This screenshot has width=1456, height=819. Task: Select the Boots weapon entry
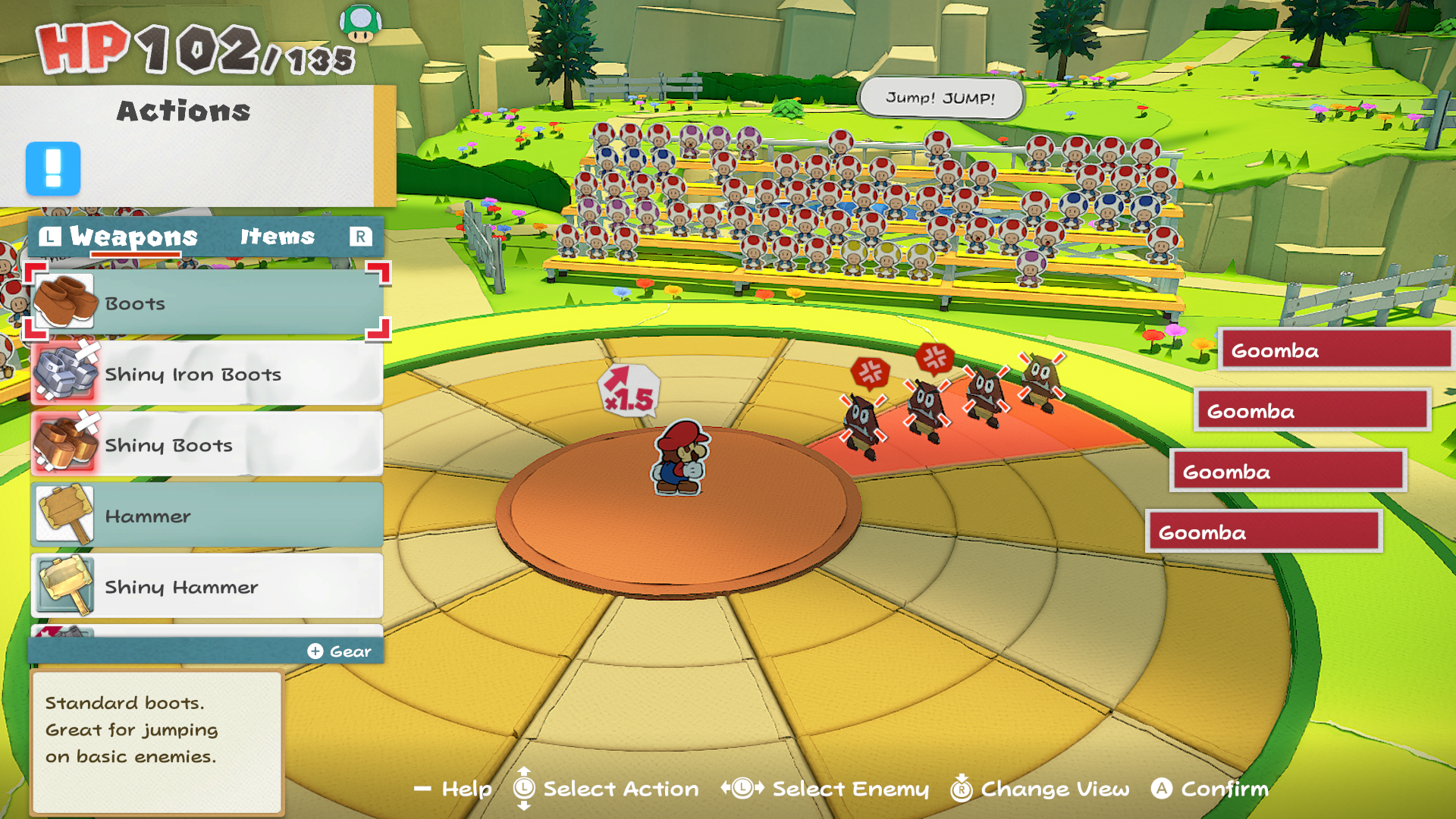pyautogui.click(x=207, y=303)
